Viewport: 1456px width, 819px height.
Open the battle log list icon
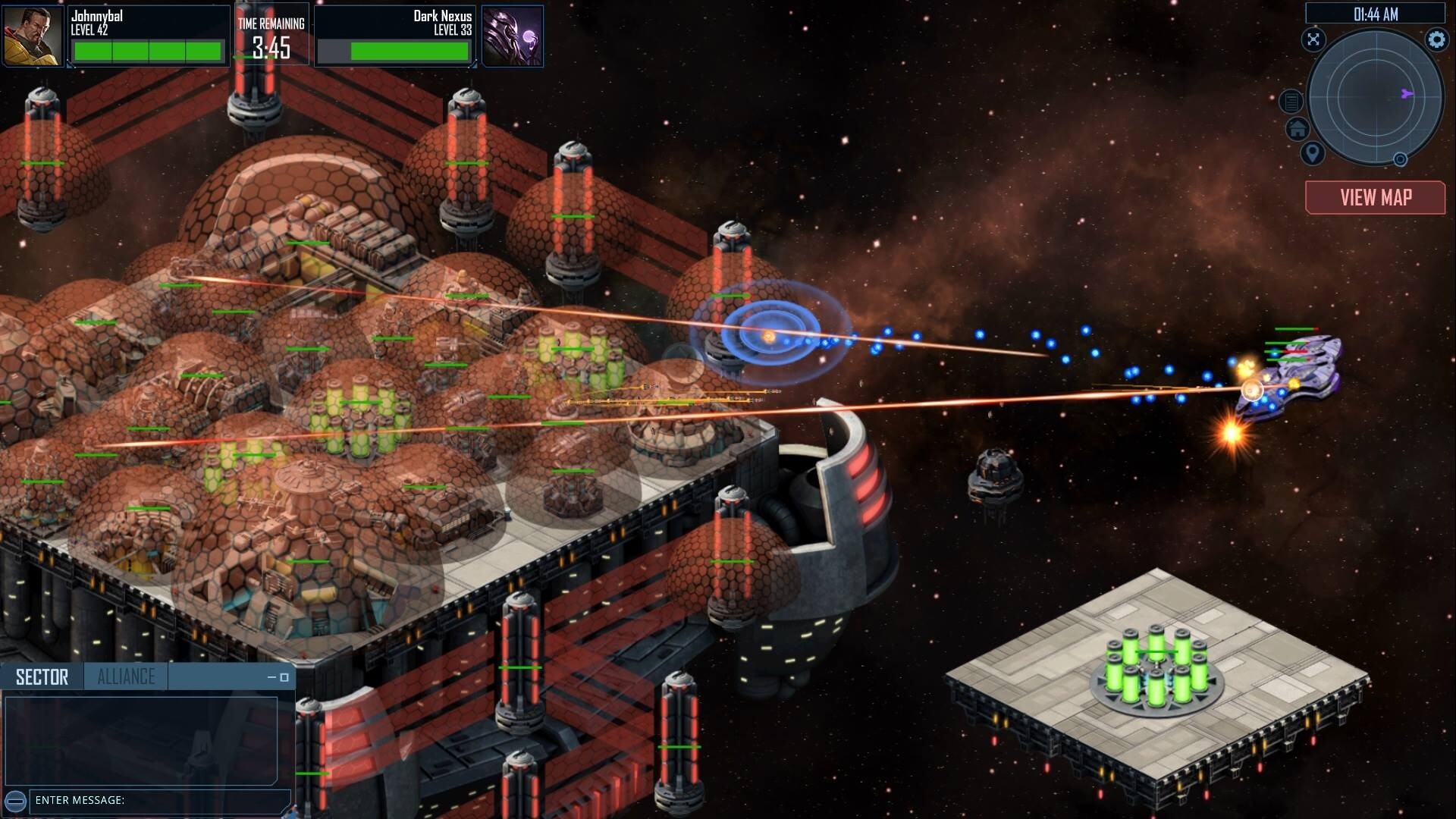tap(1290, 101)
